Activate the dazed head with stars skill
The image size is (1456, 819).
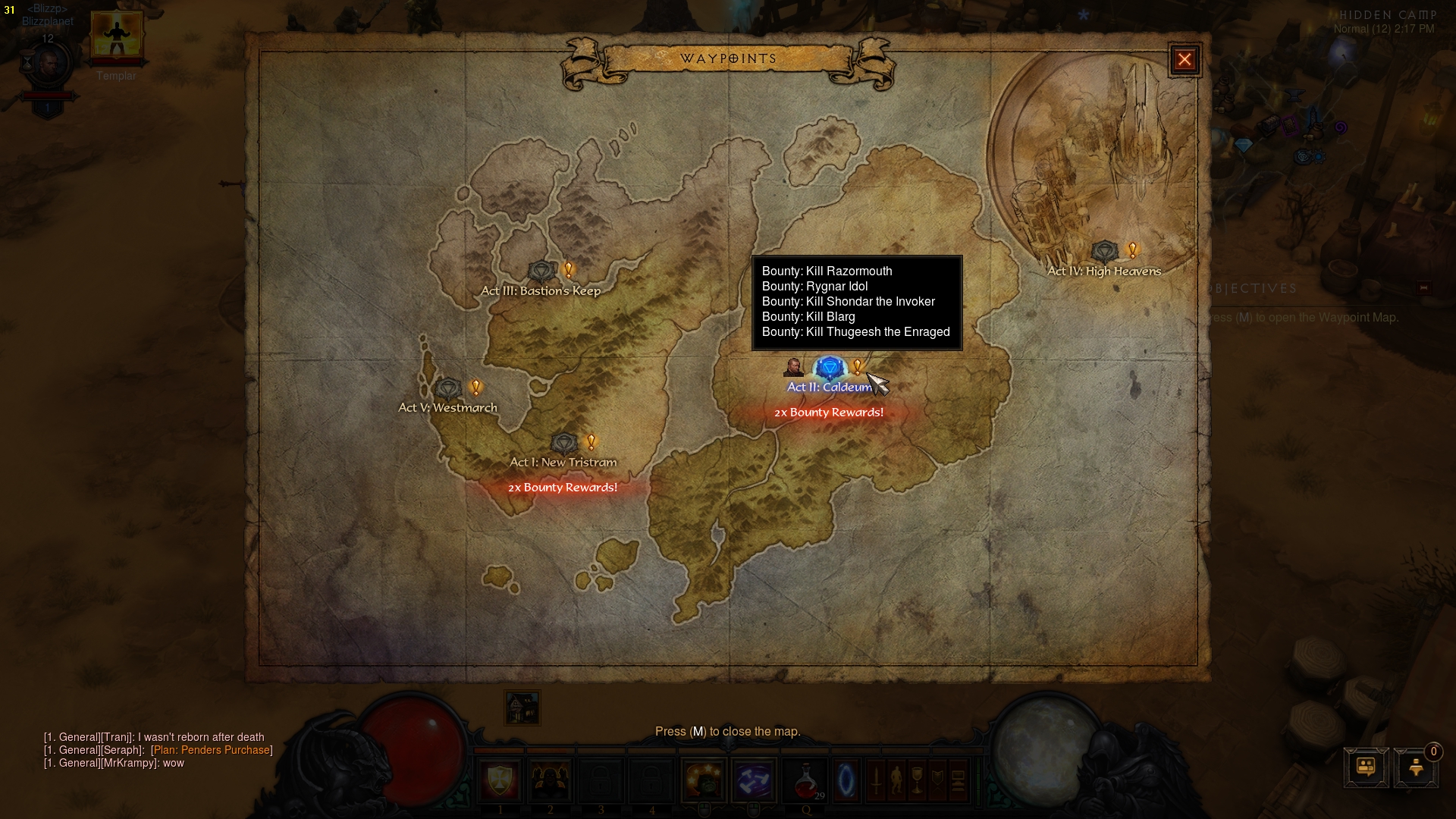click(x=704, y=779)
